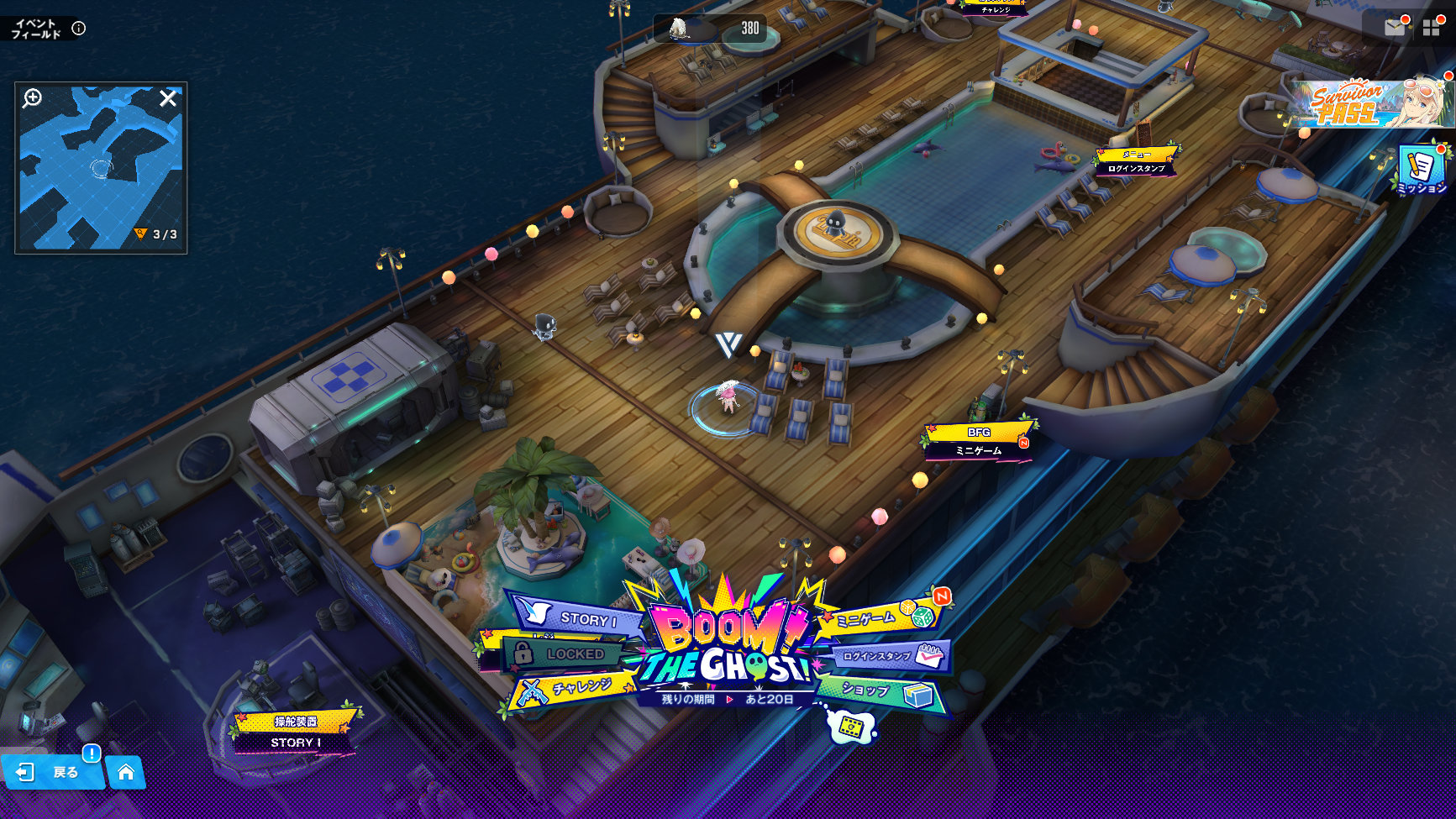Click the 戻る back button
The width and height of the screenshot is (1456, 819).
point(52,772)
